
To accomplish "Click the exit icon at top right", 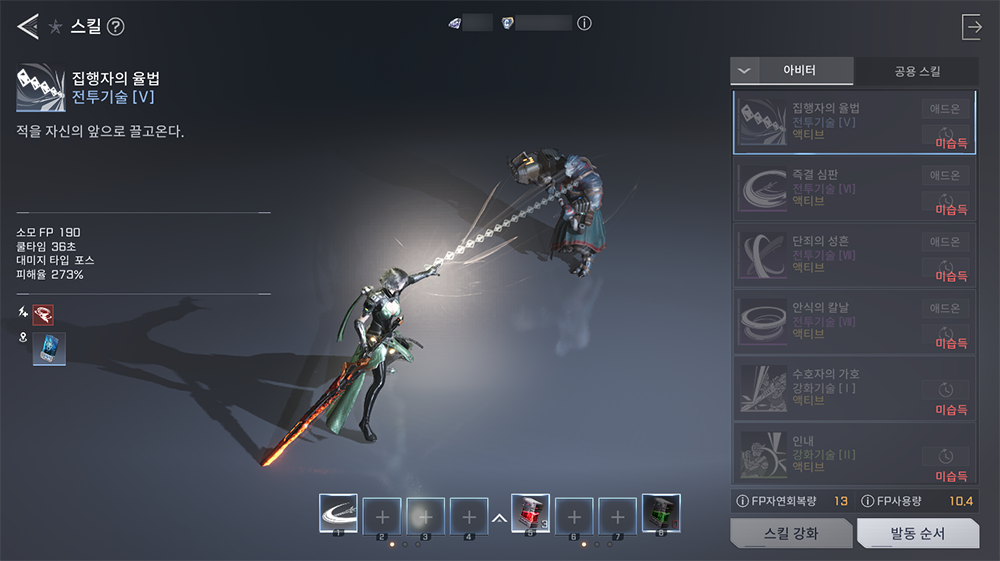I will 971,27.
